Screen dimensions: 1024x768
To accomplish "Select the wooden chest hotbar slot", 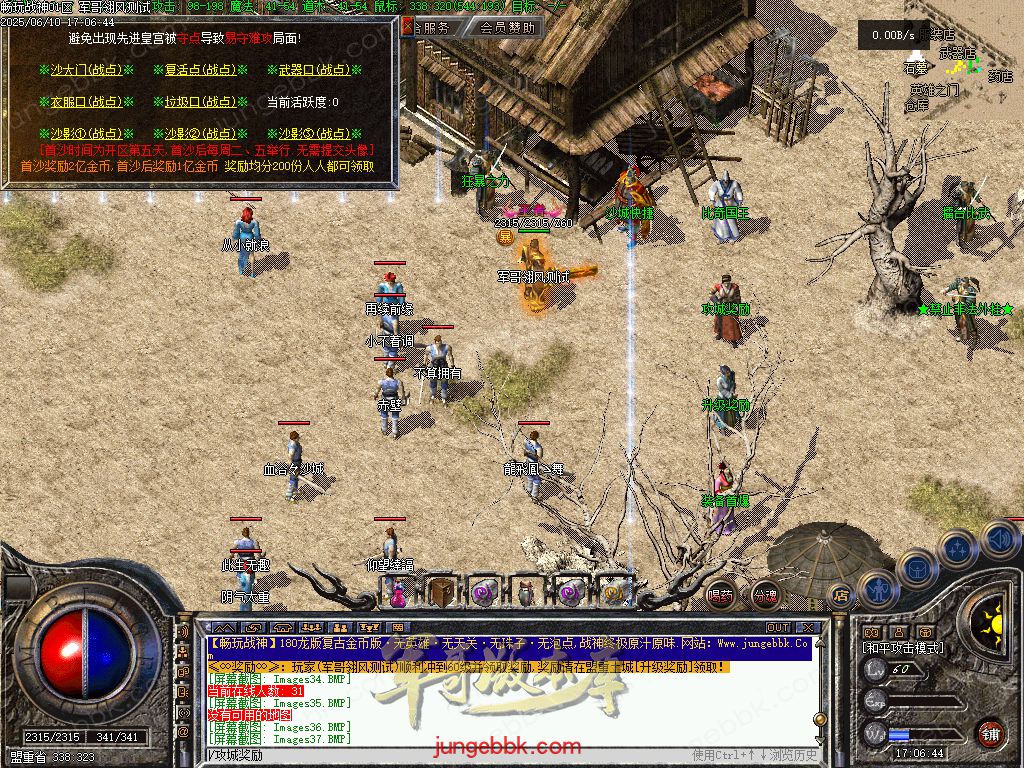I will [441, 592].
